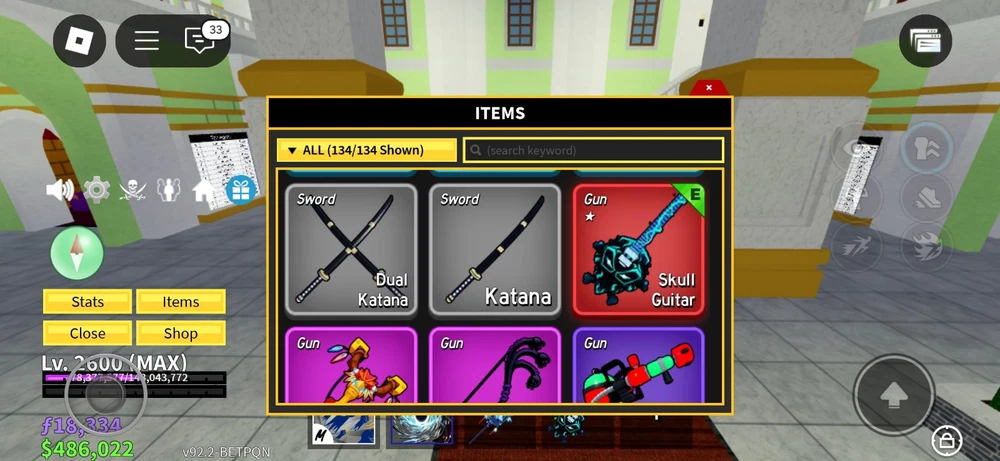Claim rewards via the blue gift icon
Viewport: 1000px width, 461px height.
point(240,189)
